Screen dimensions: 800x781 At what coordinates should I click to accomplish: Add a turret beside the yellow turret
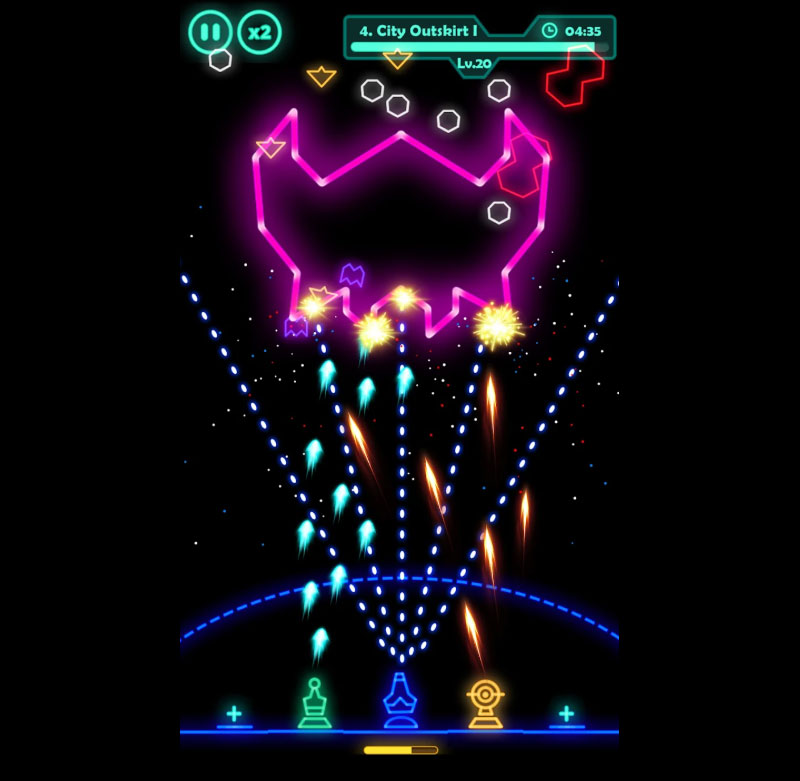click(566, 714)
